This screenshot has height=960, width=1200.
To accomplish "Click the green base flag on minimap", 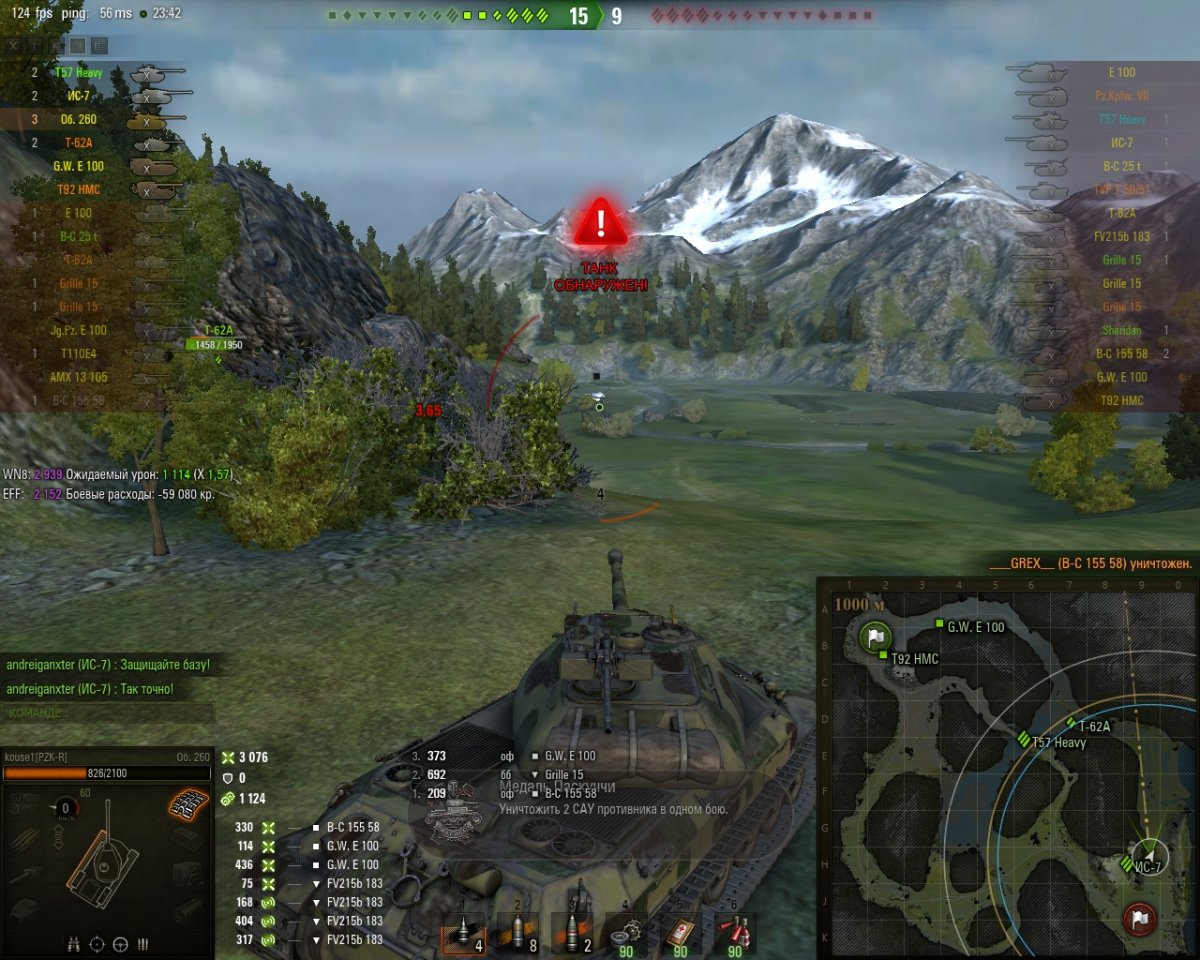I will 876,635.
